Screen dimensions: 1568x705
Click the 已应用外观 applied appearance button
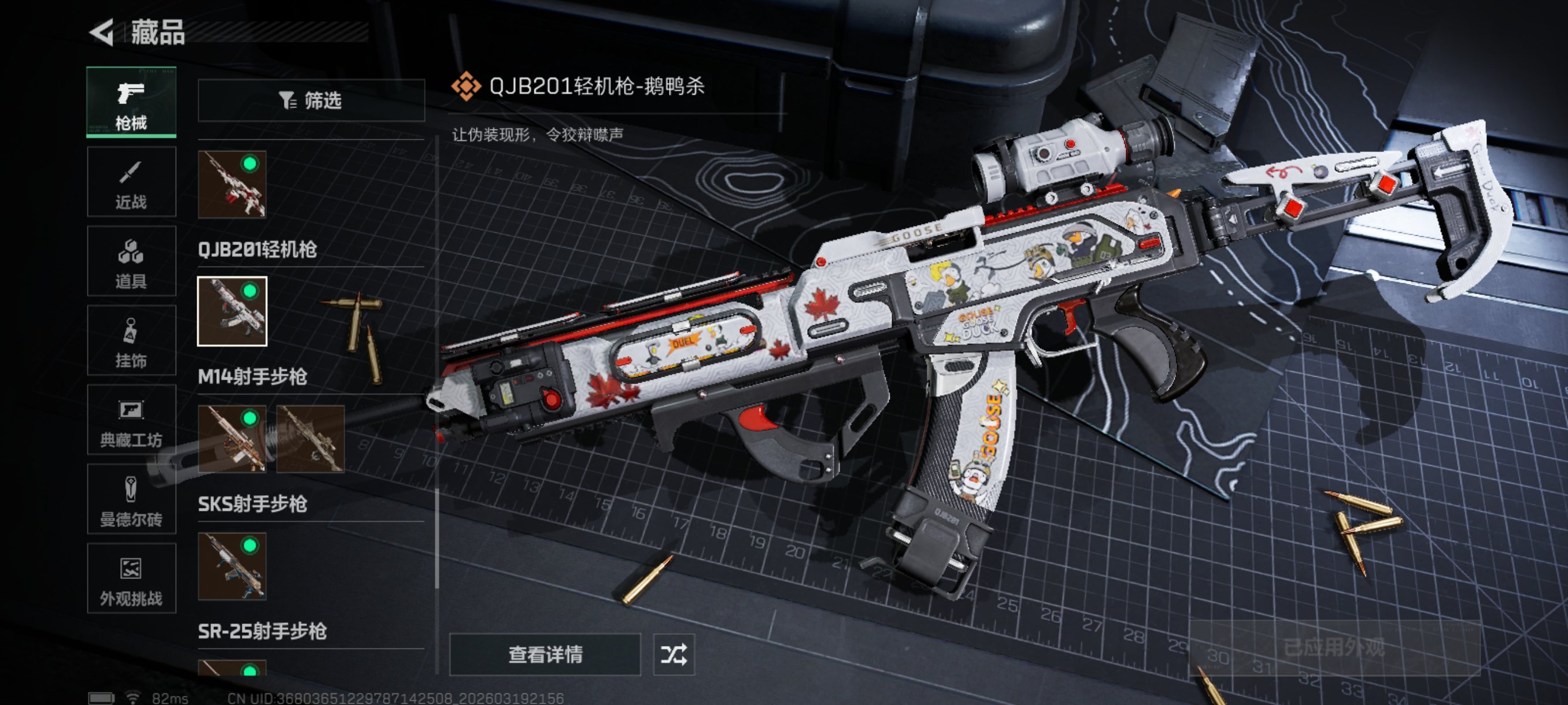tap(1334, 647)
